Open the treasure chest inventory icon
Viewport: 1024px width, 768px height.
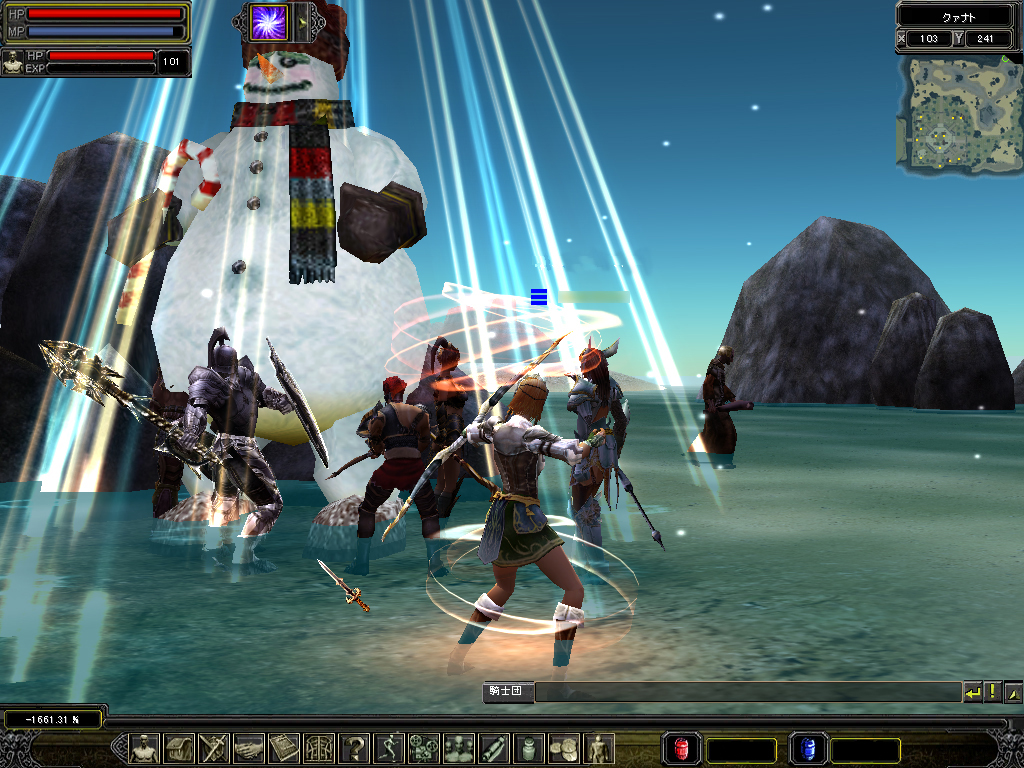pyautogui.click(x=179, y=748)
